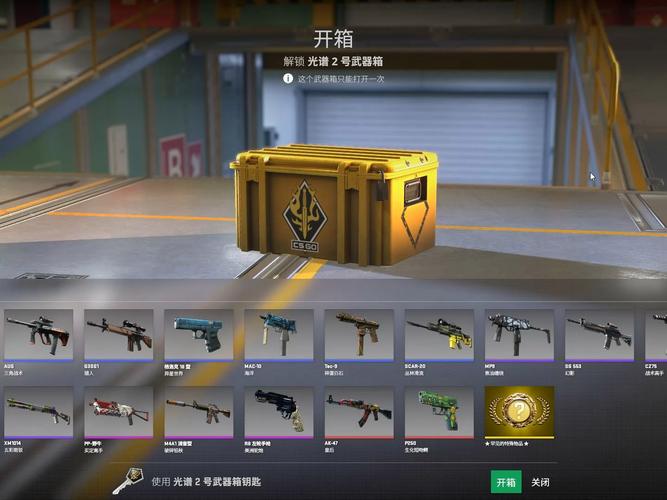Choose the green P250 pistol skin
Screen dimensions: 667x500
(x=439, y=411)
